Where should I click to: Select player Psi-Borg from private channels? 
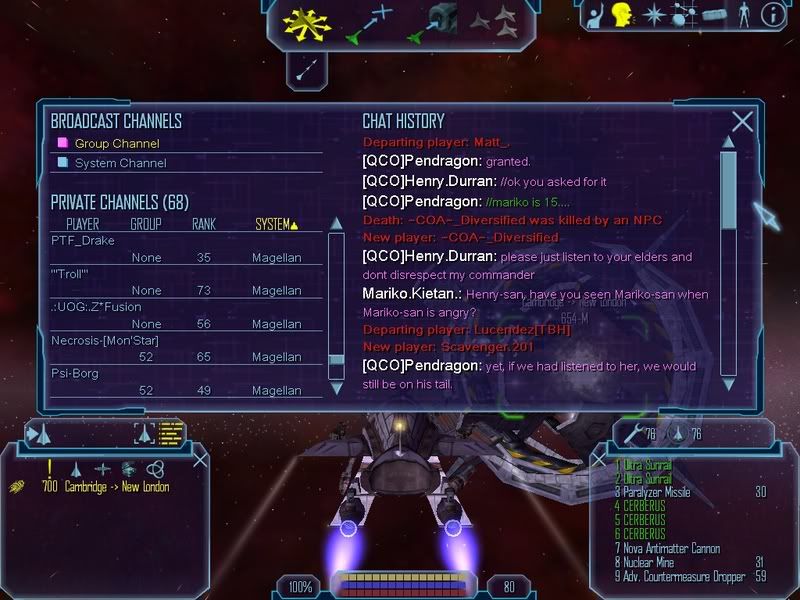point(75,373)
